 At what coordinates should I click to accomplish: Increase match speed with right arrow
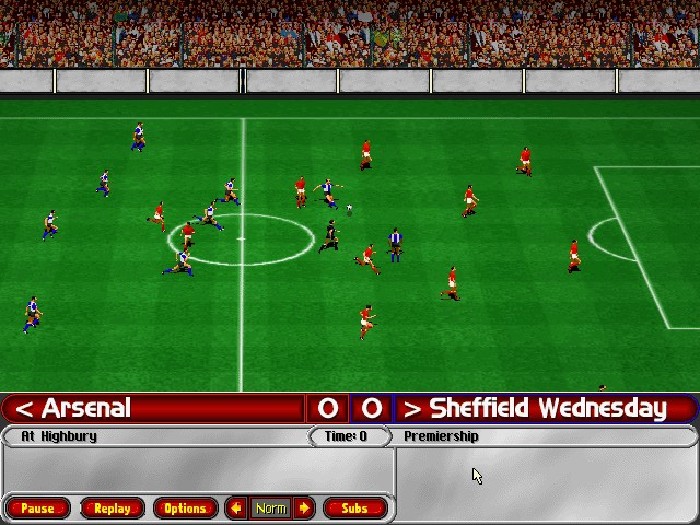[303, 508]
